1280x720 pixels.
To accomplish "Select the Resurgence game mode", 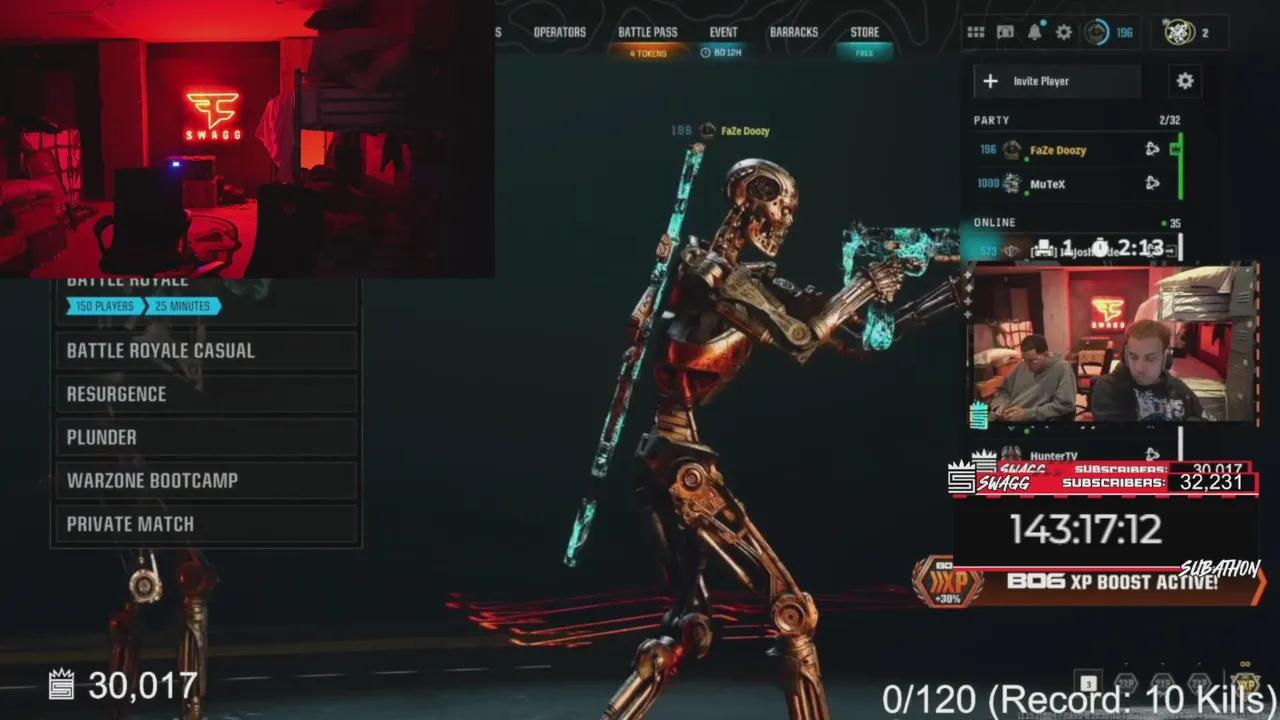I will [117, 394].
